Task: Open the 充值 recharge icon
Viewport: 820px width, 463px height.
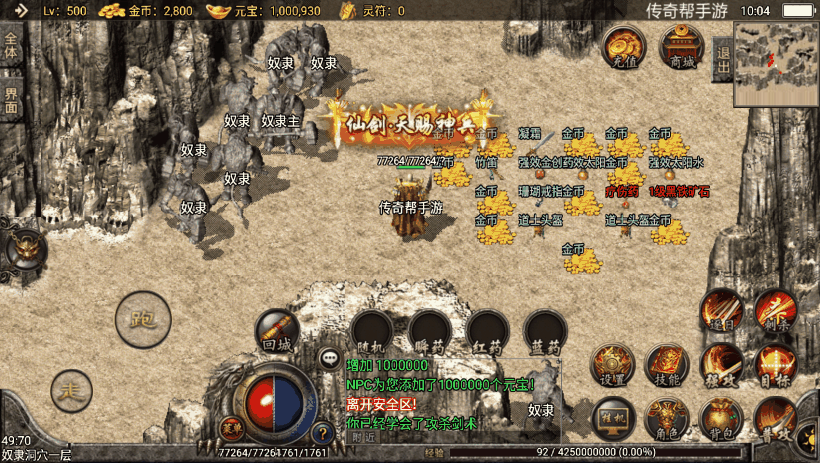Action: pyautogui.click(x=624, y=47)
